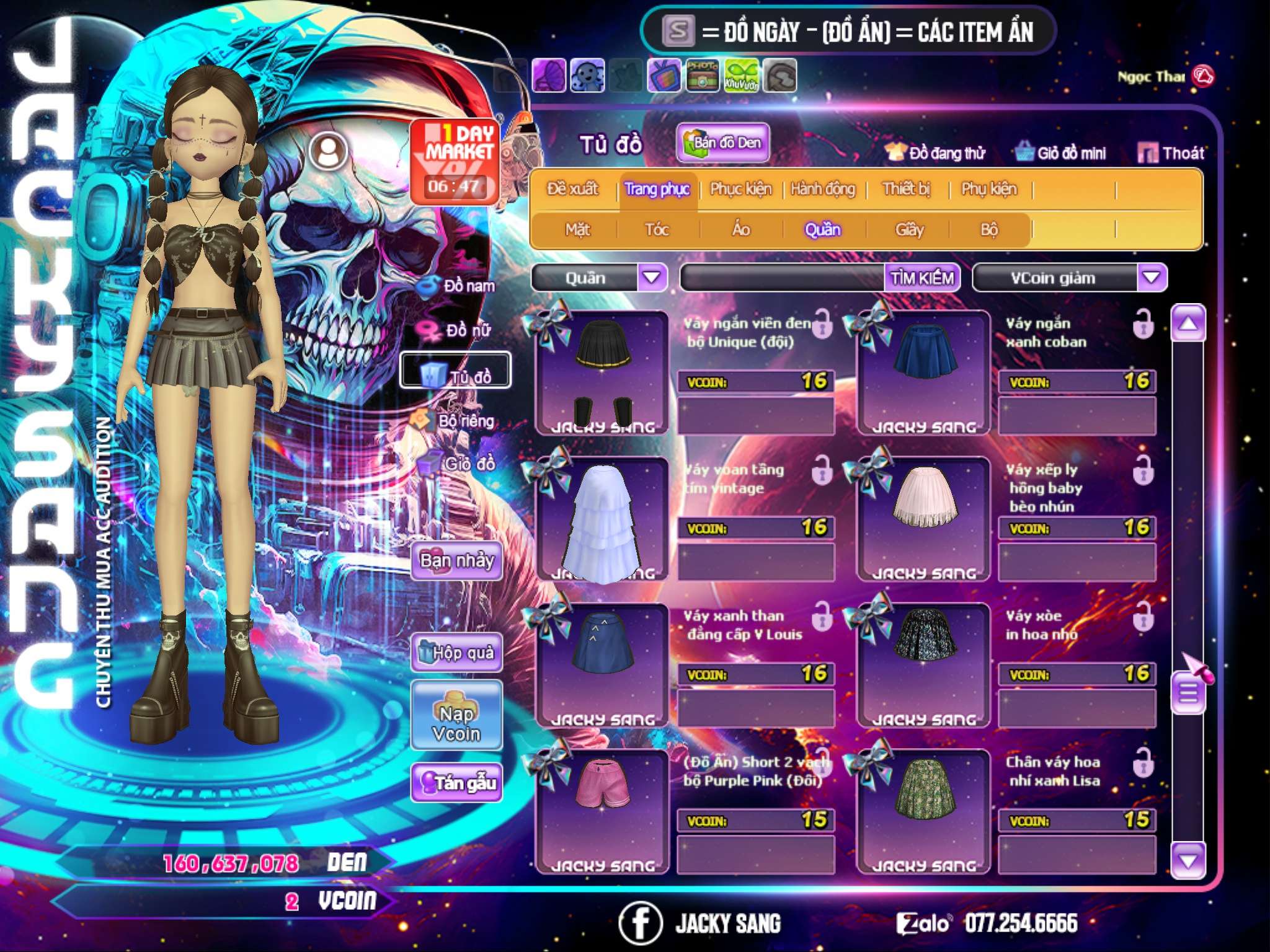This screenshot has width=1270, height=952.
Task: Exit the wardrobe with Thoát
Action: pyautogui.click(x=1171, y=153)
